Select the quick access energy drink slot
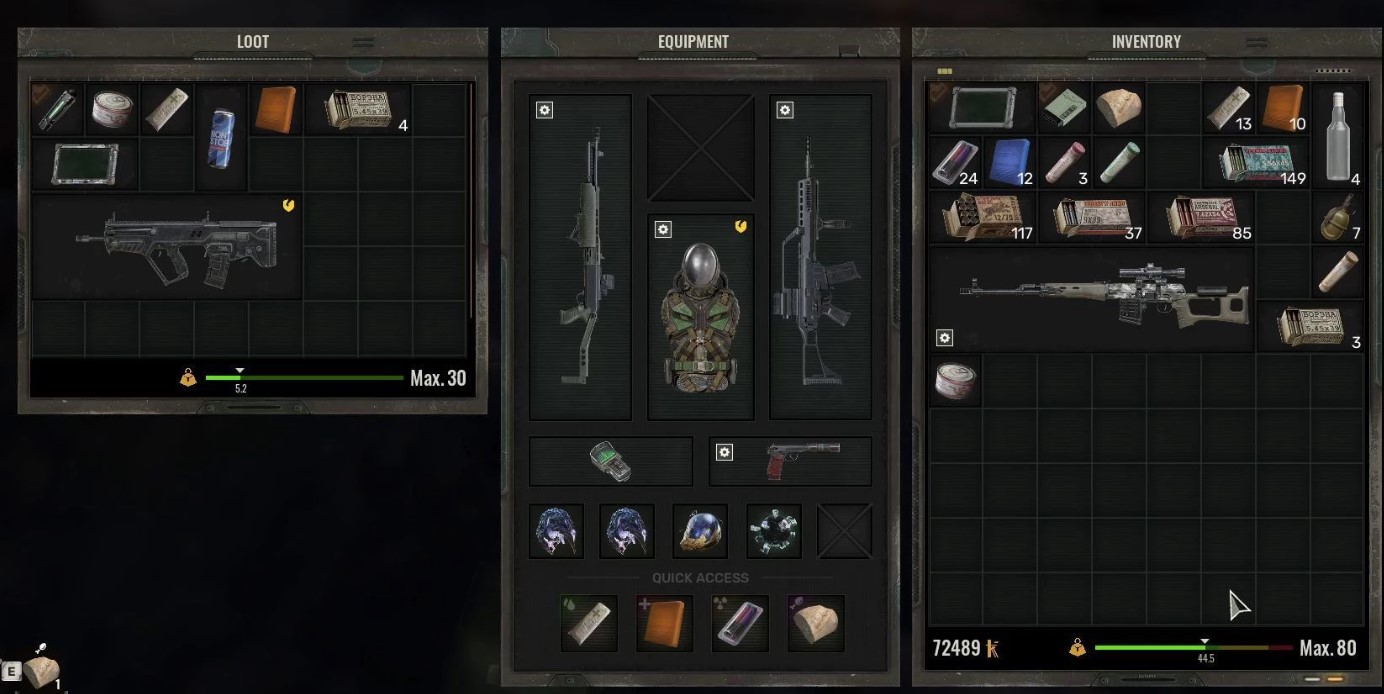Image resolution: width=1384 pixels, height=694 pixels. point(740,622)
